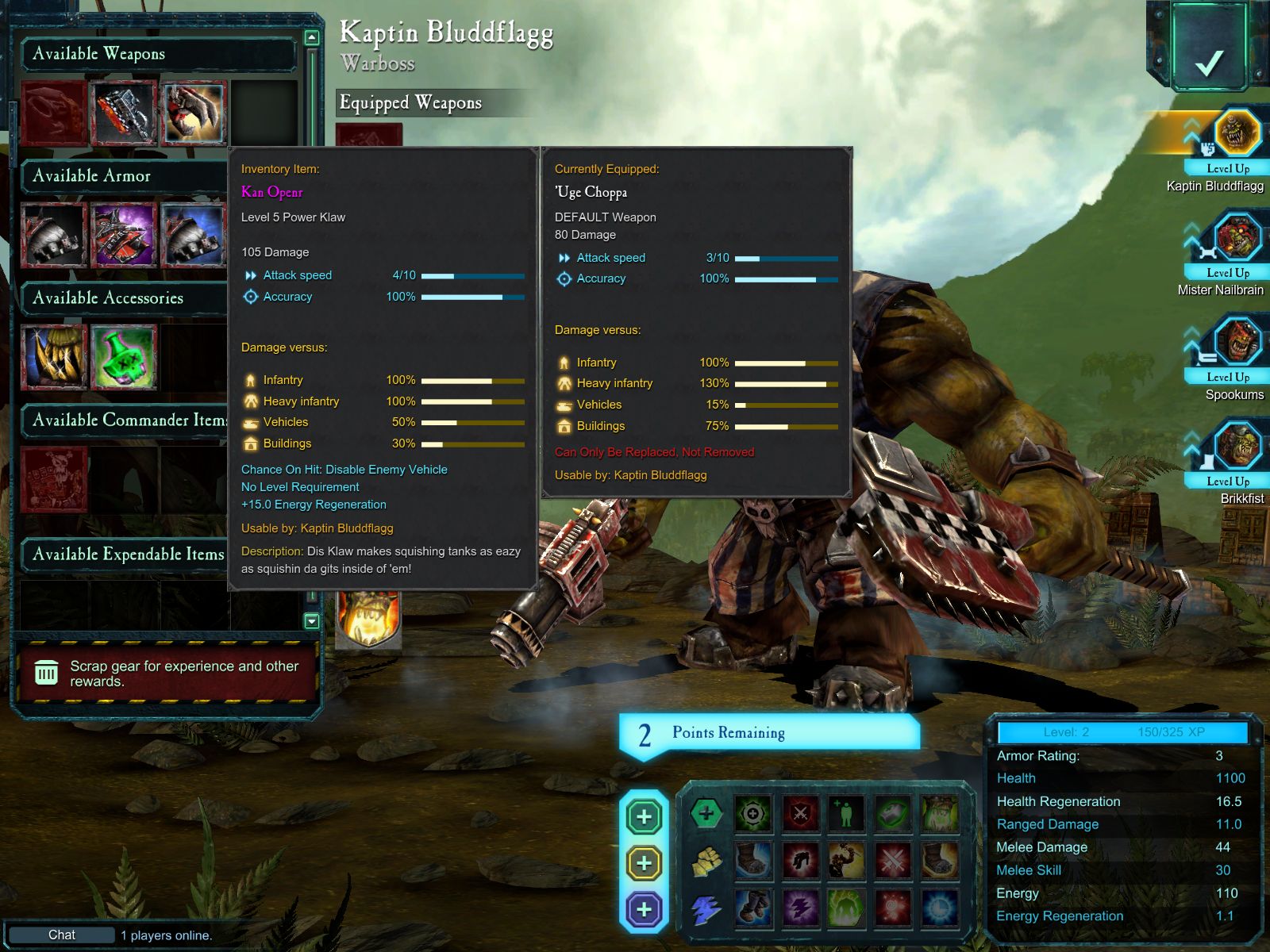
Task: Switch to Spookums' portrait
Action: tap(1236, 341)
